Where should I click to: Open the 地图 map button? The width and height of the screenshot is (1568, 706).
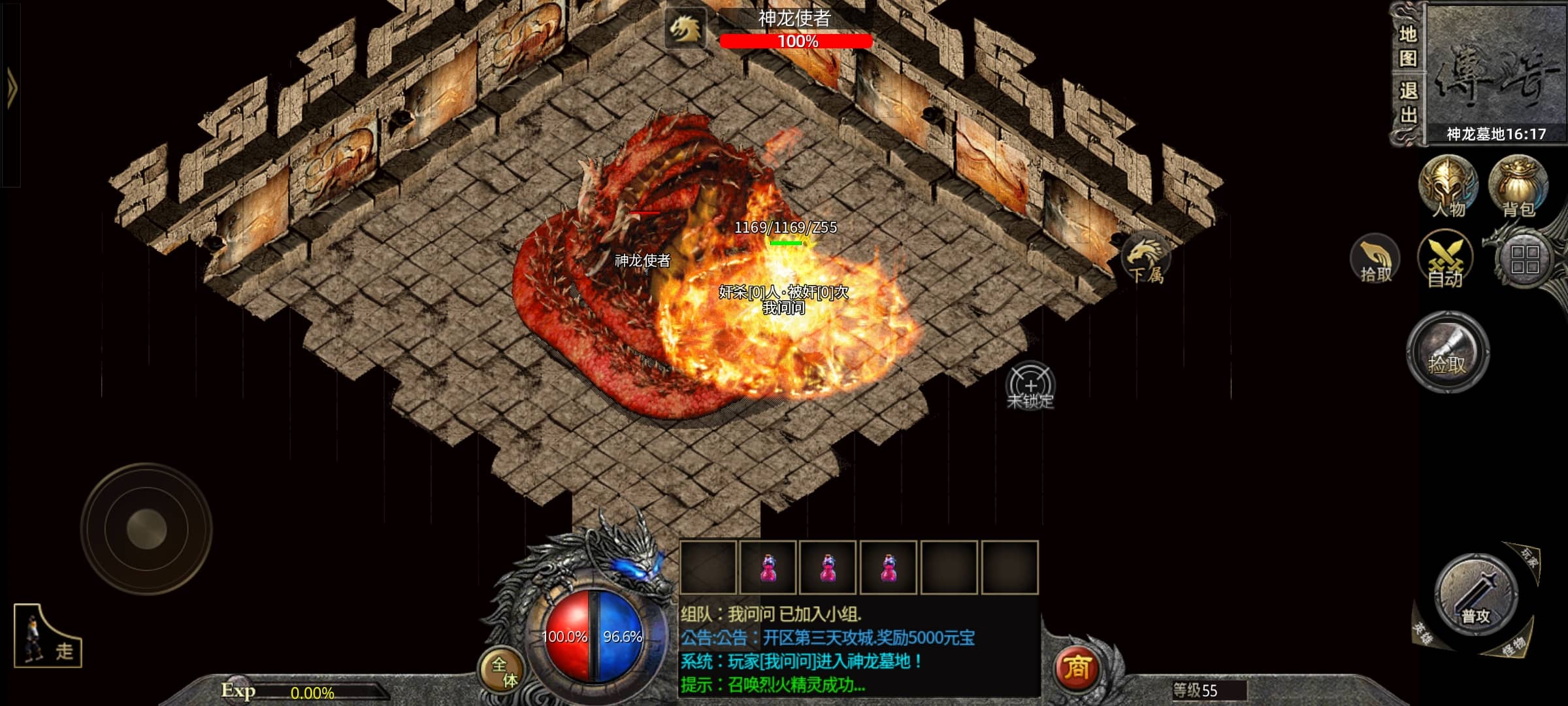pyautogui.click(x=1408, y=47)
